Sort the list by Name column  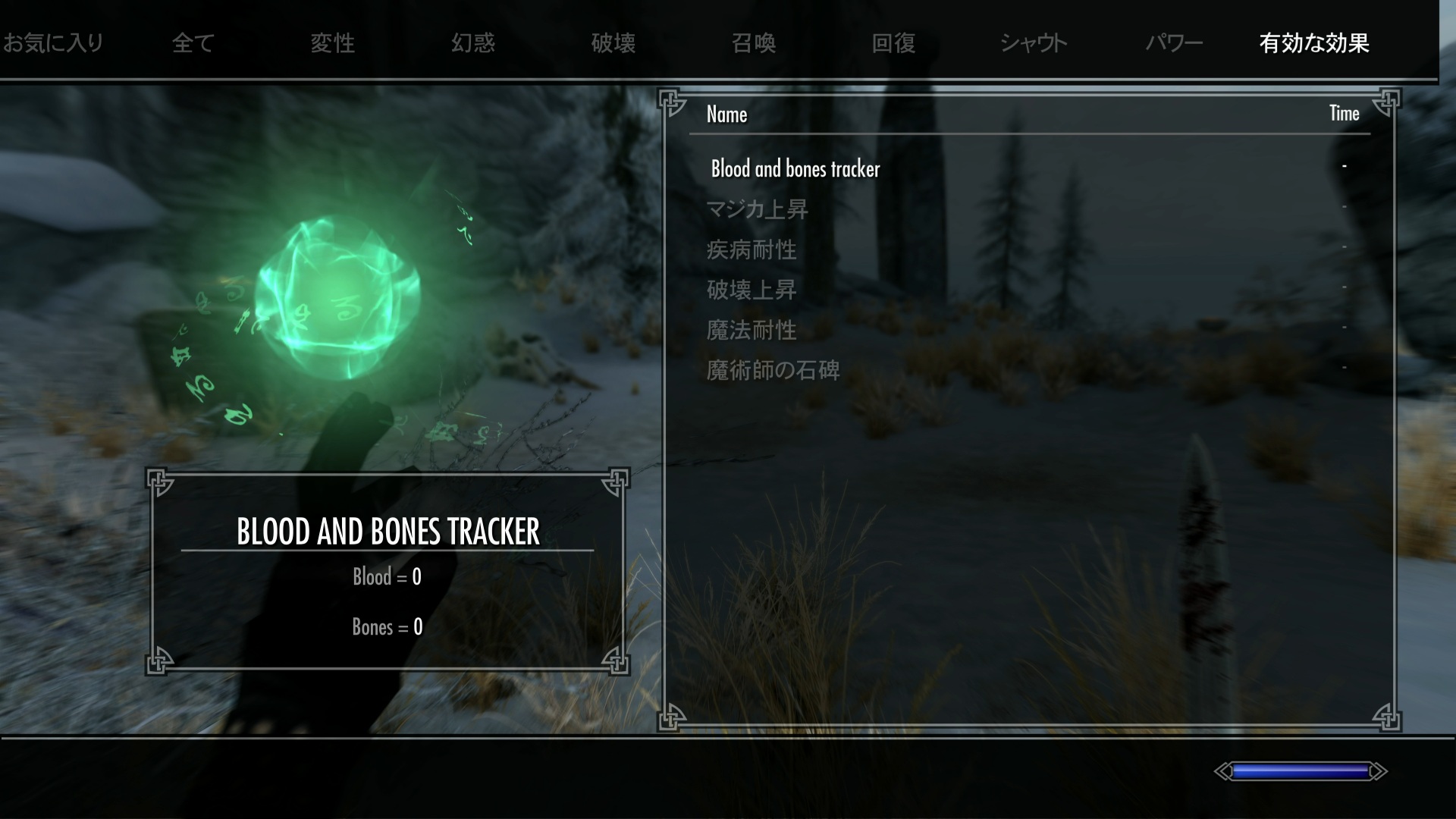pyautogui.click(x=726, y=115)
